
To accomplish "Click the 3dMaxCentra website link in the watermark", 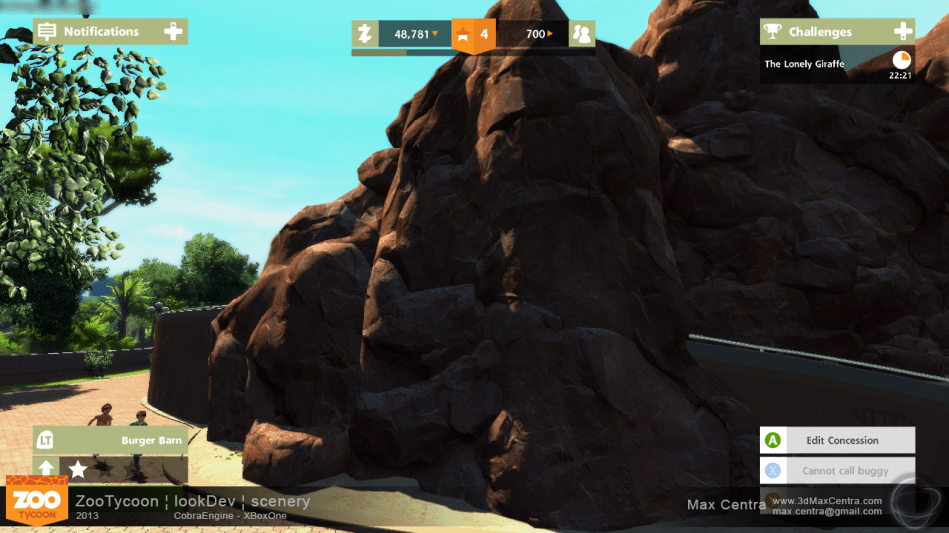I will pos(826,500).
